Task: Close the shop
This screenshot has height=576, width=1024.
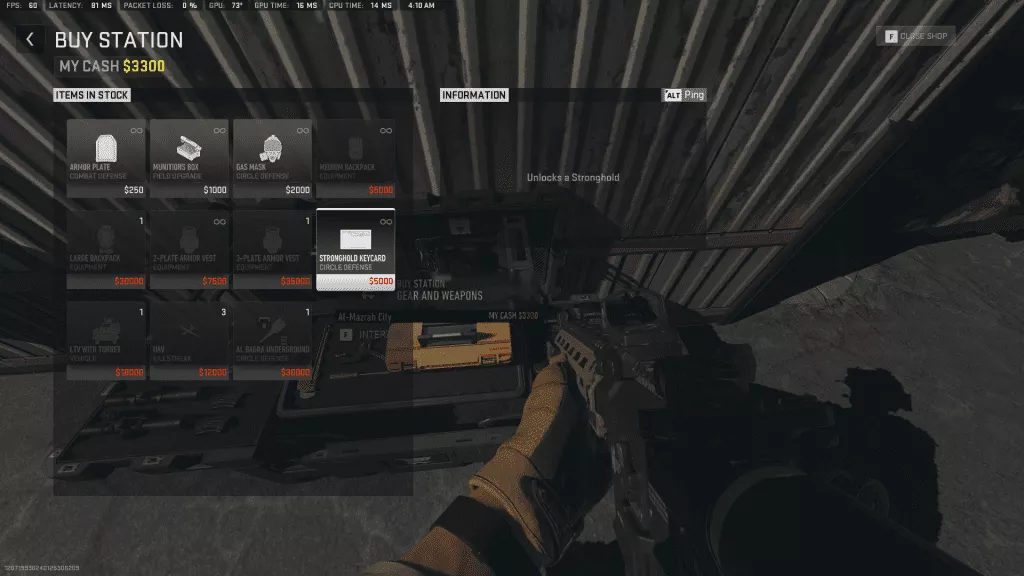Action: [915, 37]
